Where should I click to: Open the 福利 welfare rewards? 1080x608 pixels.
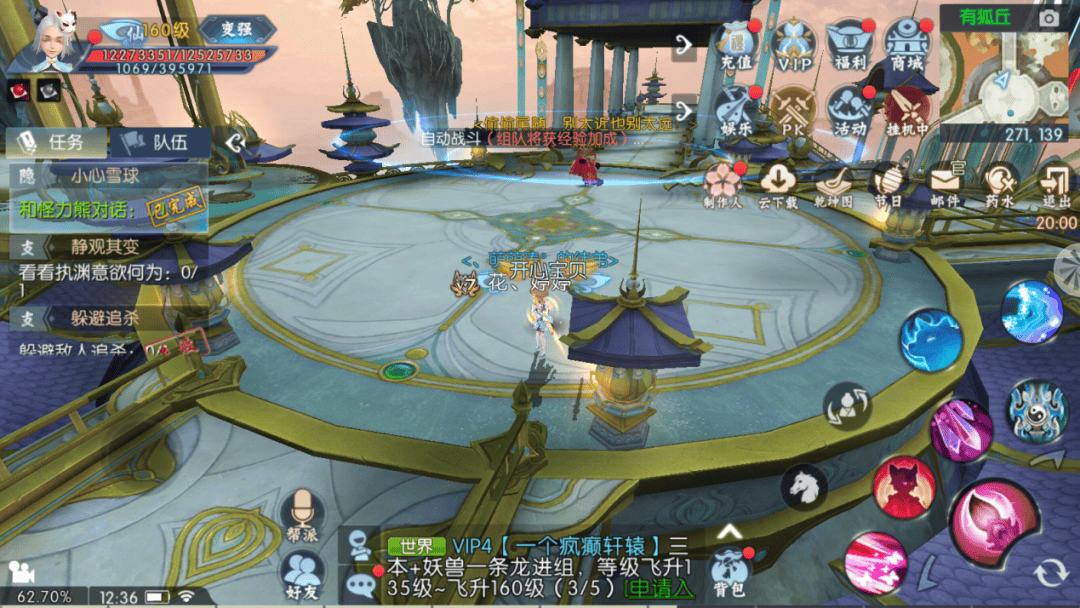tap(849, 46)
